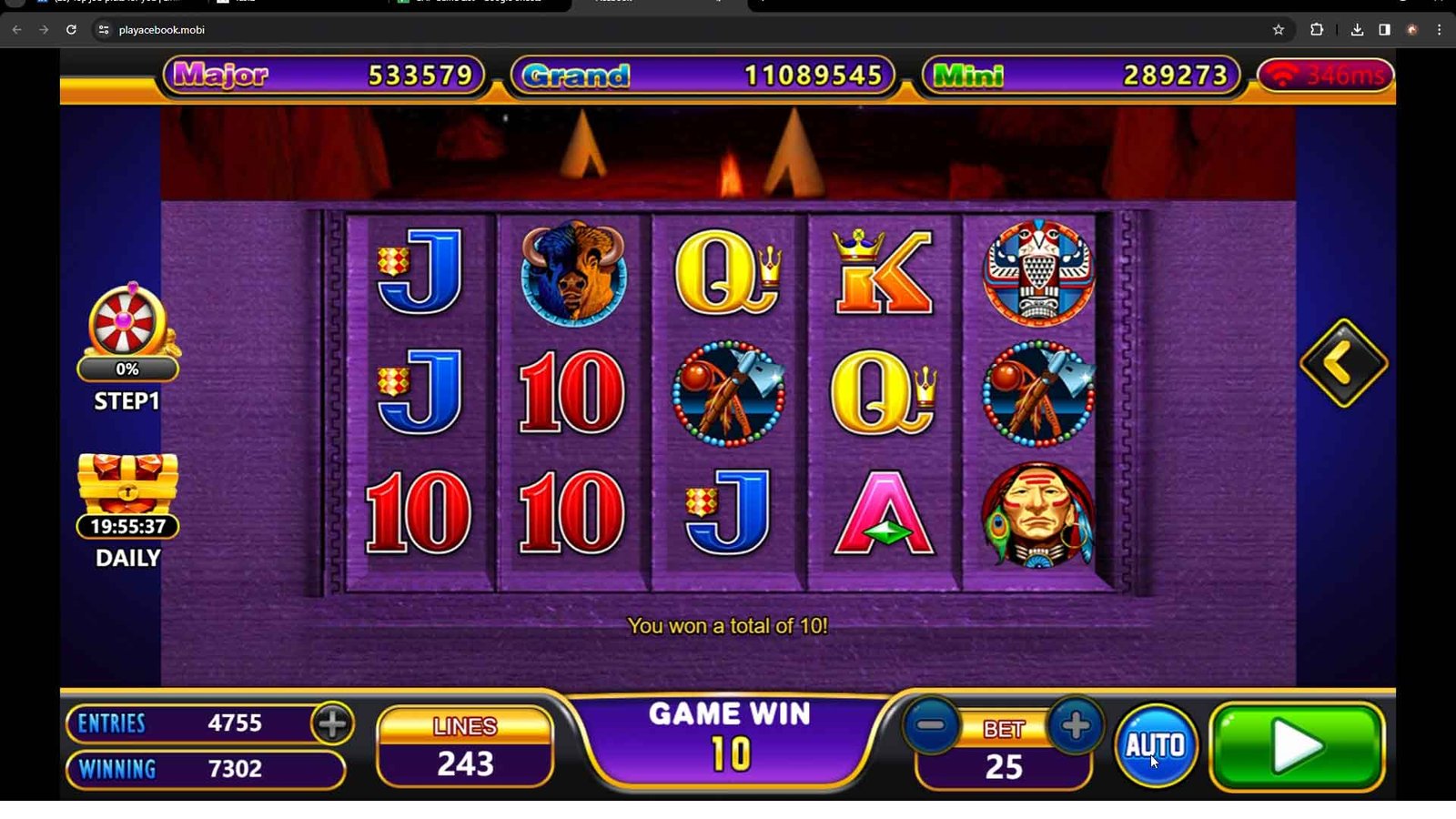Increase the bet with the plus button

tap(1076, 726)
